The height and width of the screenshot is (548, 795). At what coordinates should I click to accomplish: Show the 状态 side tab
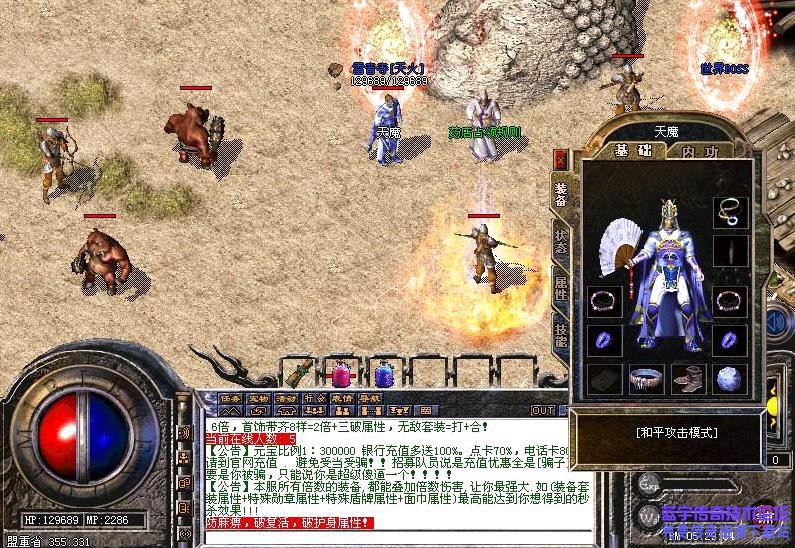(560, 241)
